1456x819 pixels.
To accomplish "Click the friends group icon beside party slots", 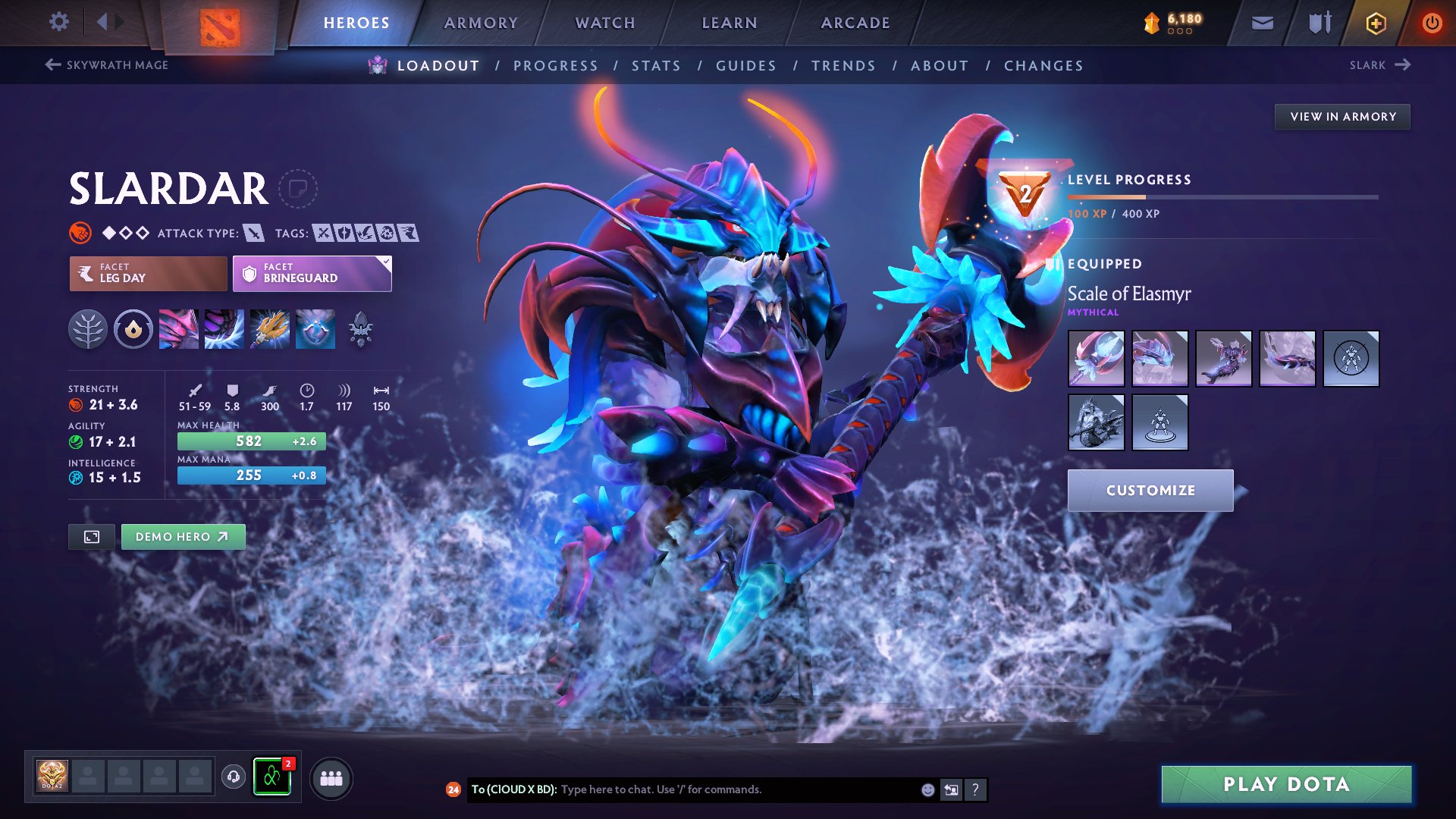I will 331,778.
